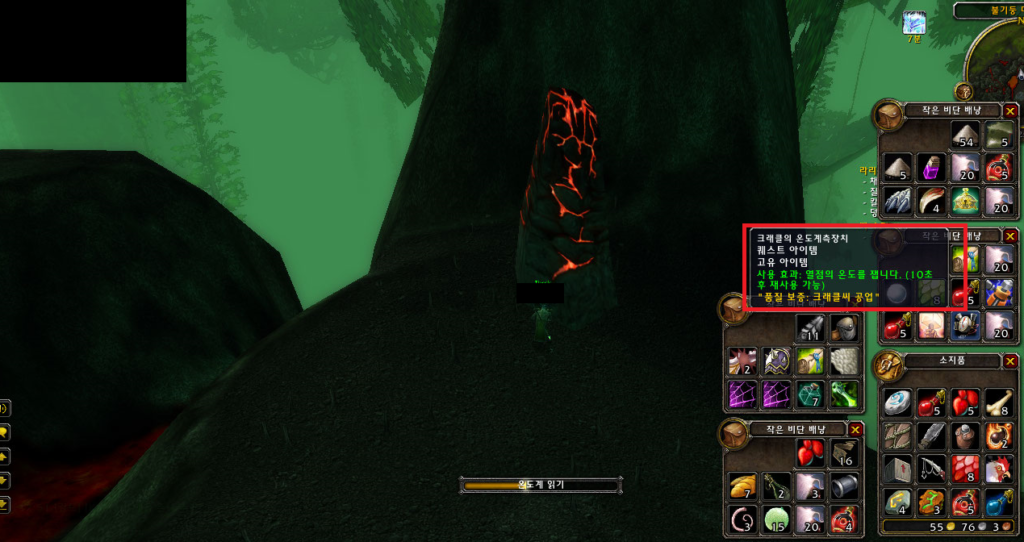1024x542 pixels.
Task: Click the icy buff icon near minimap
Action: click(x=915, y=23)
